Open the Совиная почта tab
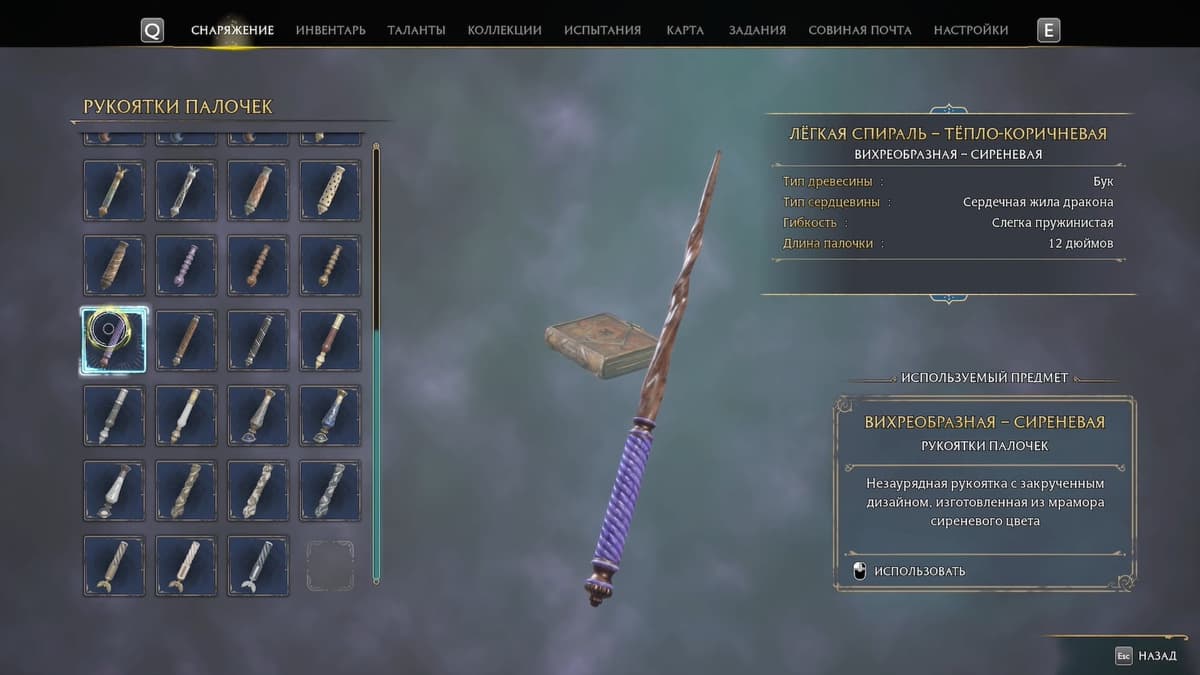Screen dimensions: 1200x675 (x=859, y=30)
